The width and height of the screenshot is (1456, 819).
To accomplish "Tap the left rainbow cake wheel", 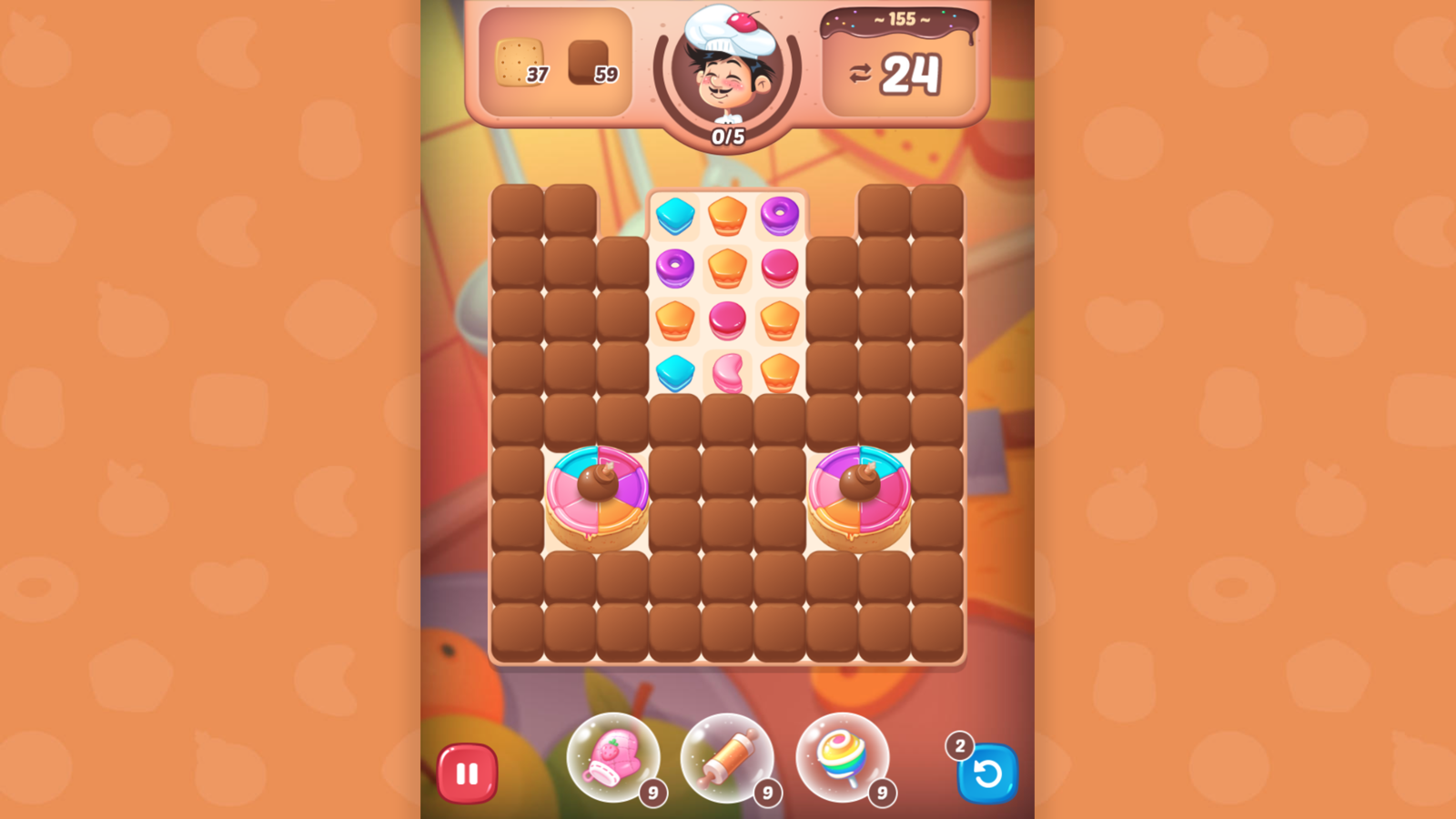I will (596, 496).
